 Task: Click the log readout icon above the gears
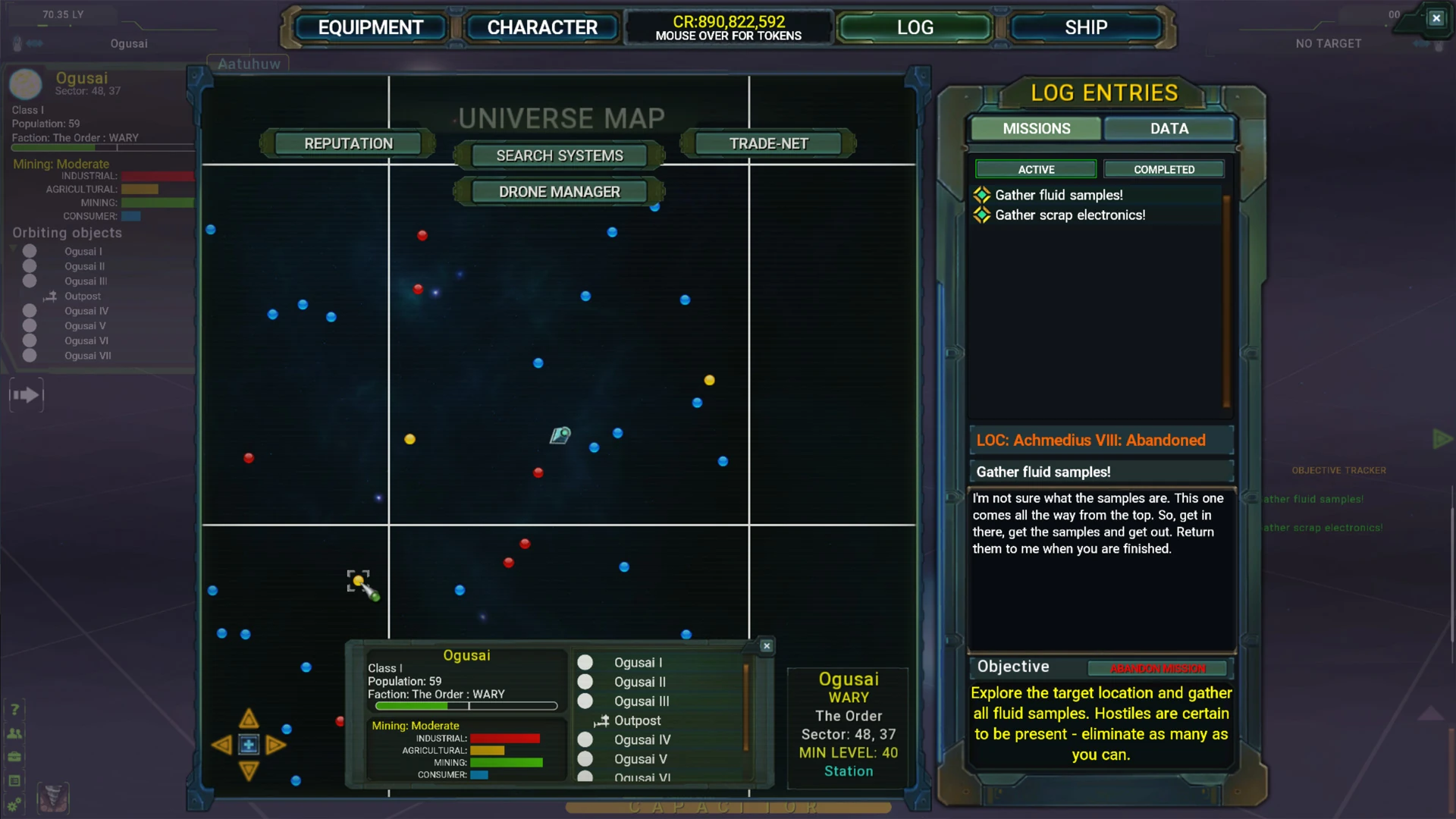tap(14, 781)
